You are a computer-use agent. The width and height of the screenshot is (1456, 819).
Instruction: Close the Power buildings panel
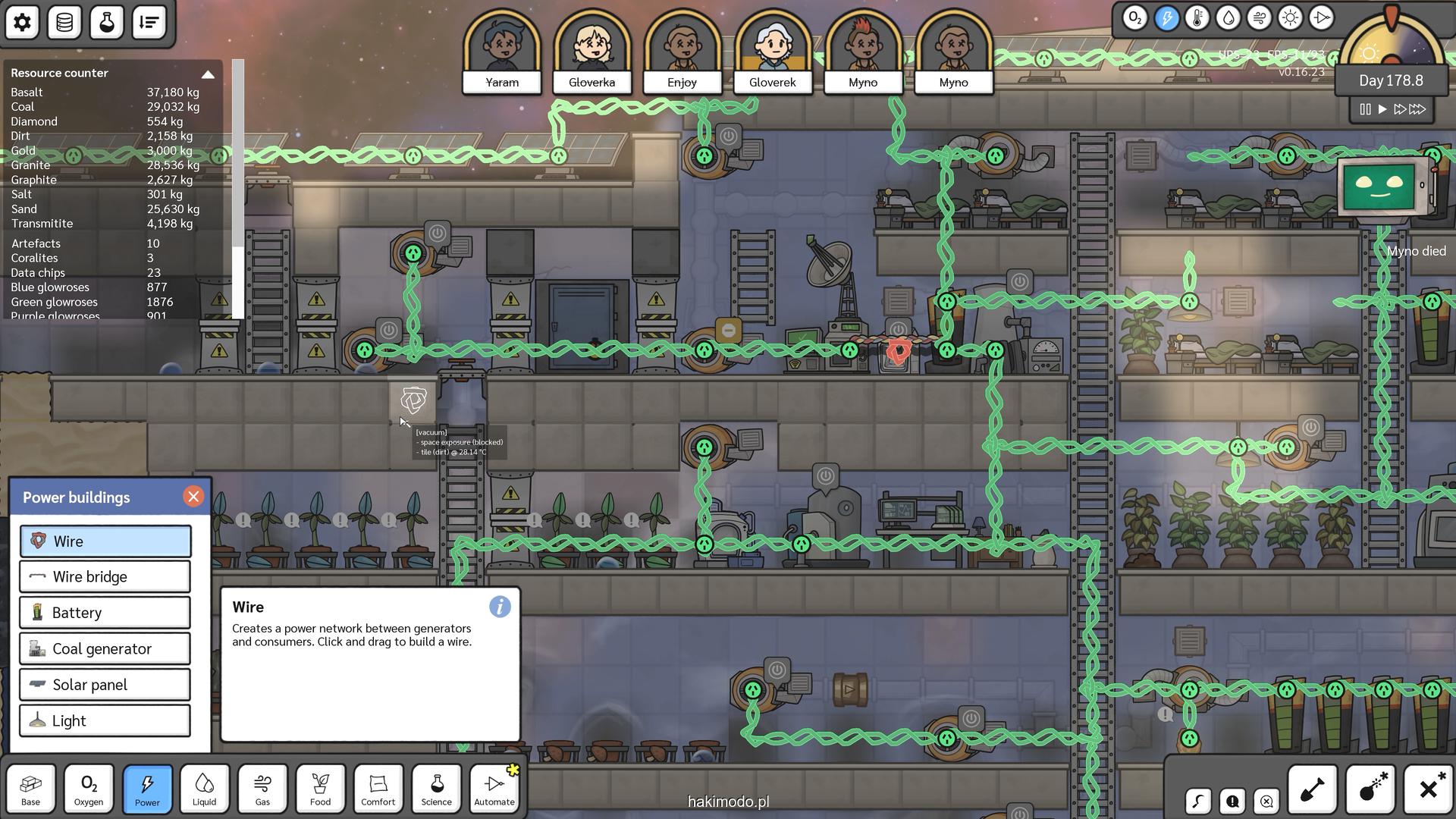193,497
